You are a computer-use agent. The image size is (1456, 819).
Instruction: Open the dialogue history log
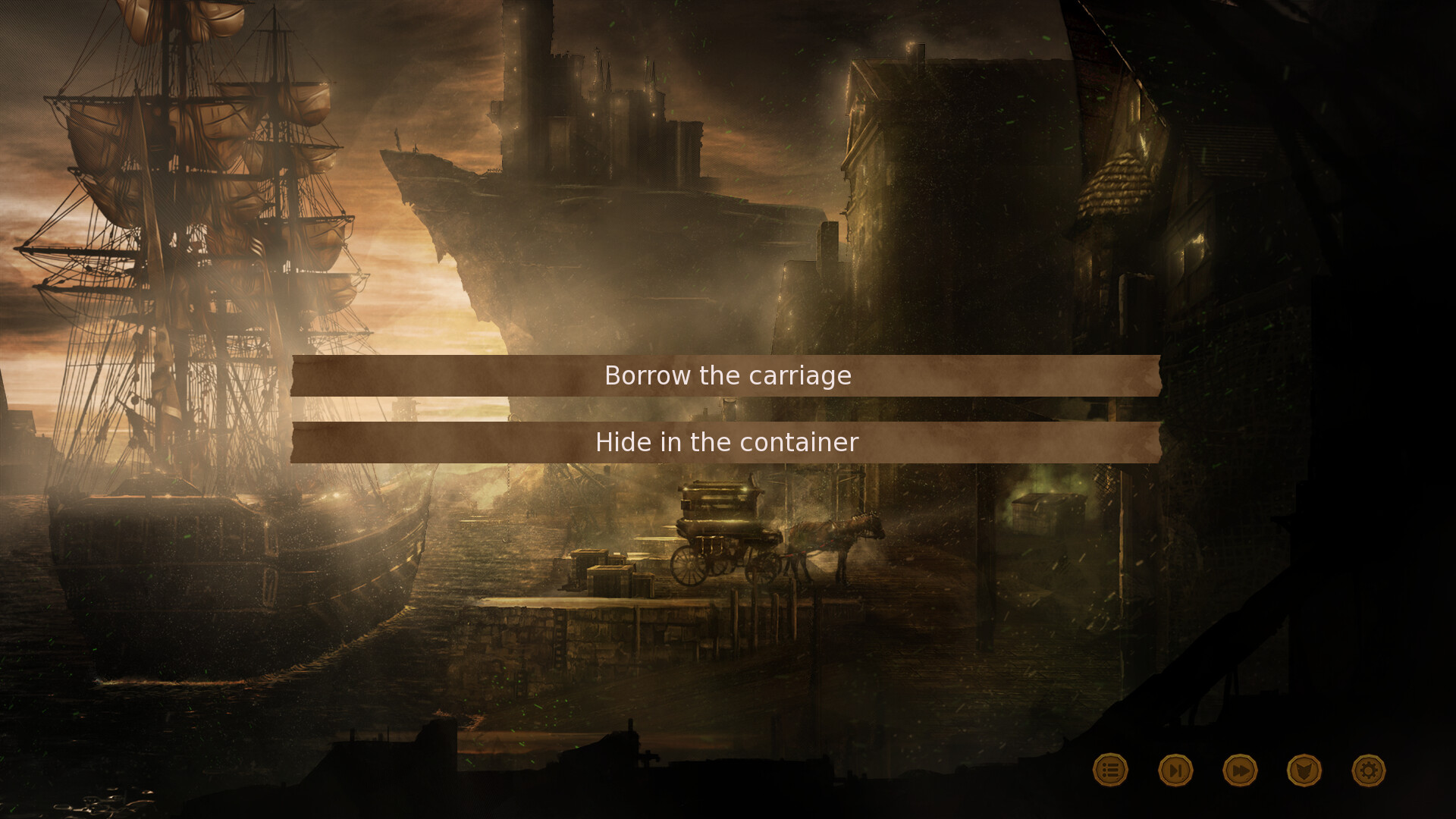[1109, 769]
